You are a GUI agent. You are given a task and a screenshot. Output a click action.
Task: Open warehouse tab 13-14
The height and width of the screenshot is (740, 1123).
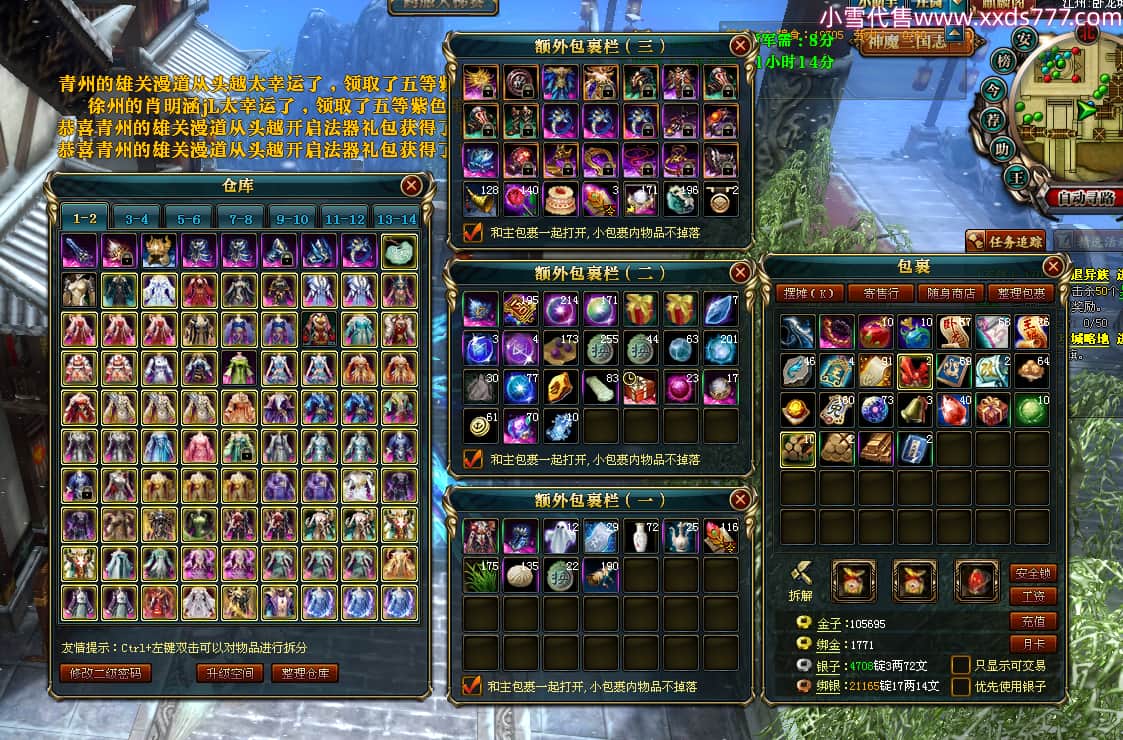395,219
